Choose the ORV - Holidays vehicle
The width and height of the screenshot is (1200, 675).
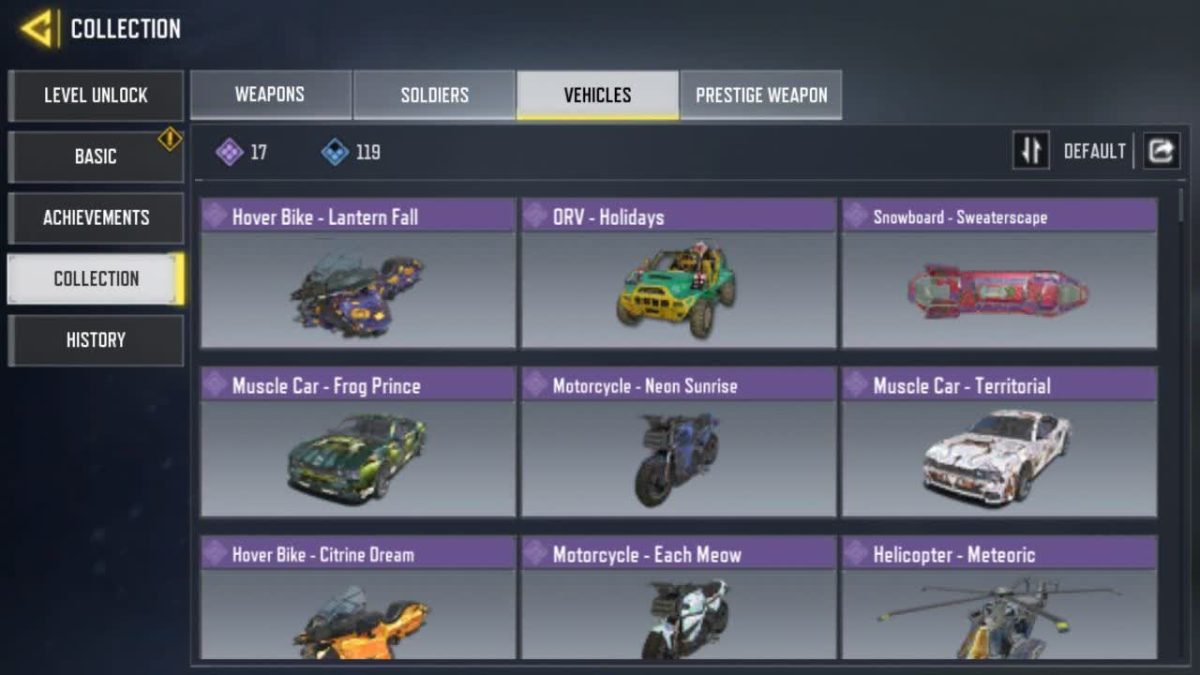pos(678,274)
